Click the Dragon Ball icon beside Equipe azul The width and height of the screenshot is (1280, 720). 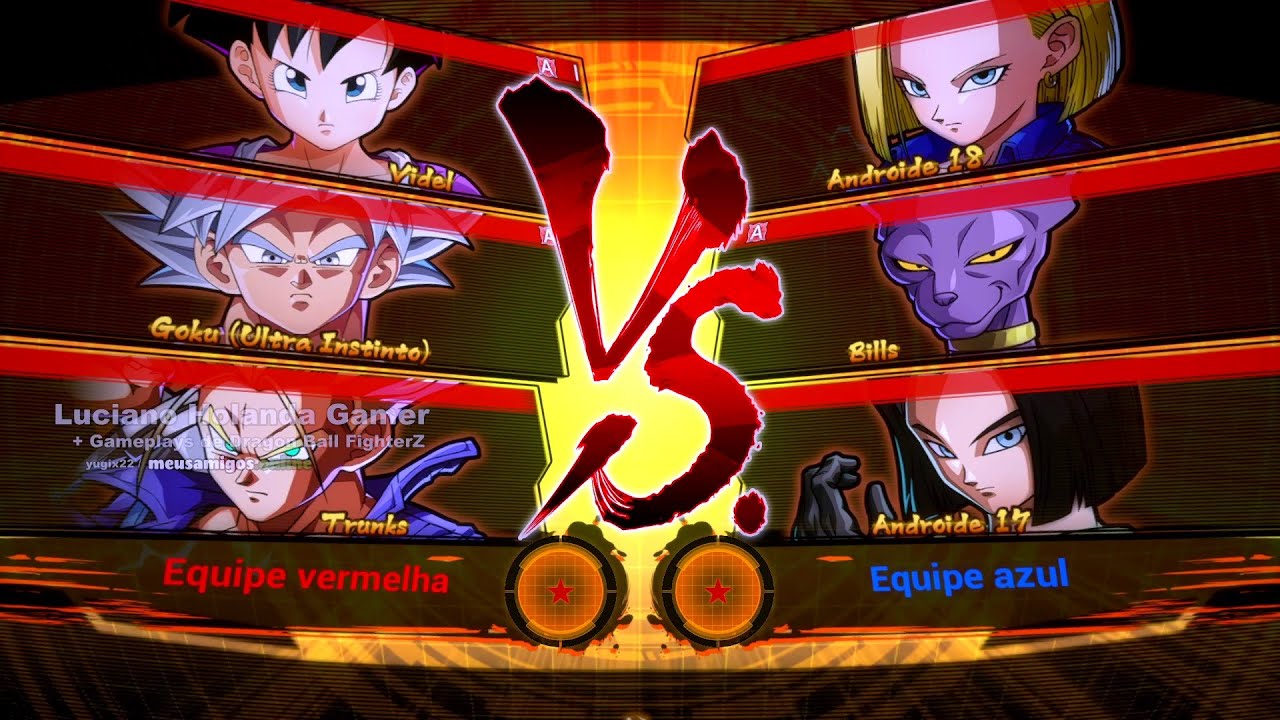(716, 592)
